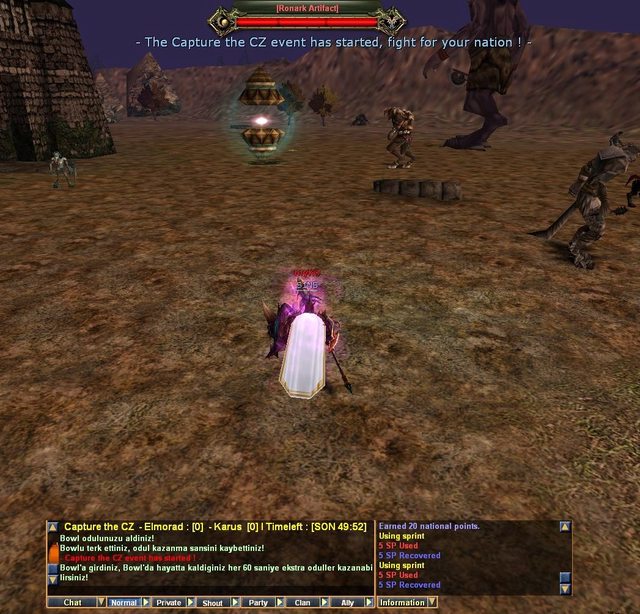Viewport: 640px width, 614px height.
Task: Switch to the Shout channel
Action: (212, 603)
